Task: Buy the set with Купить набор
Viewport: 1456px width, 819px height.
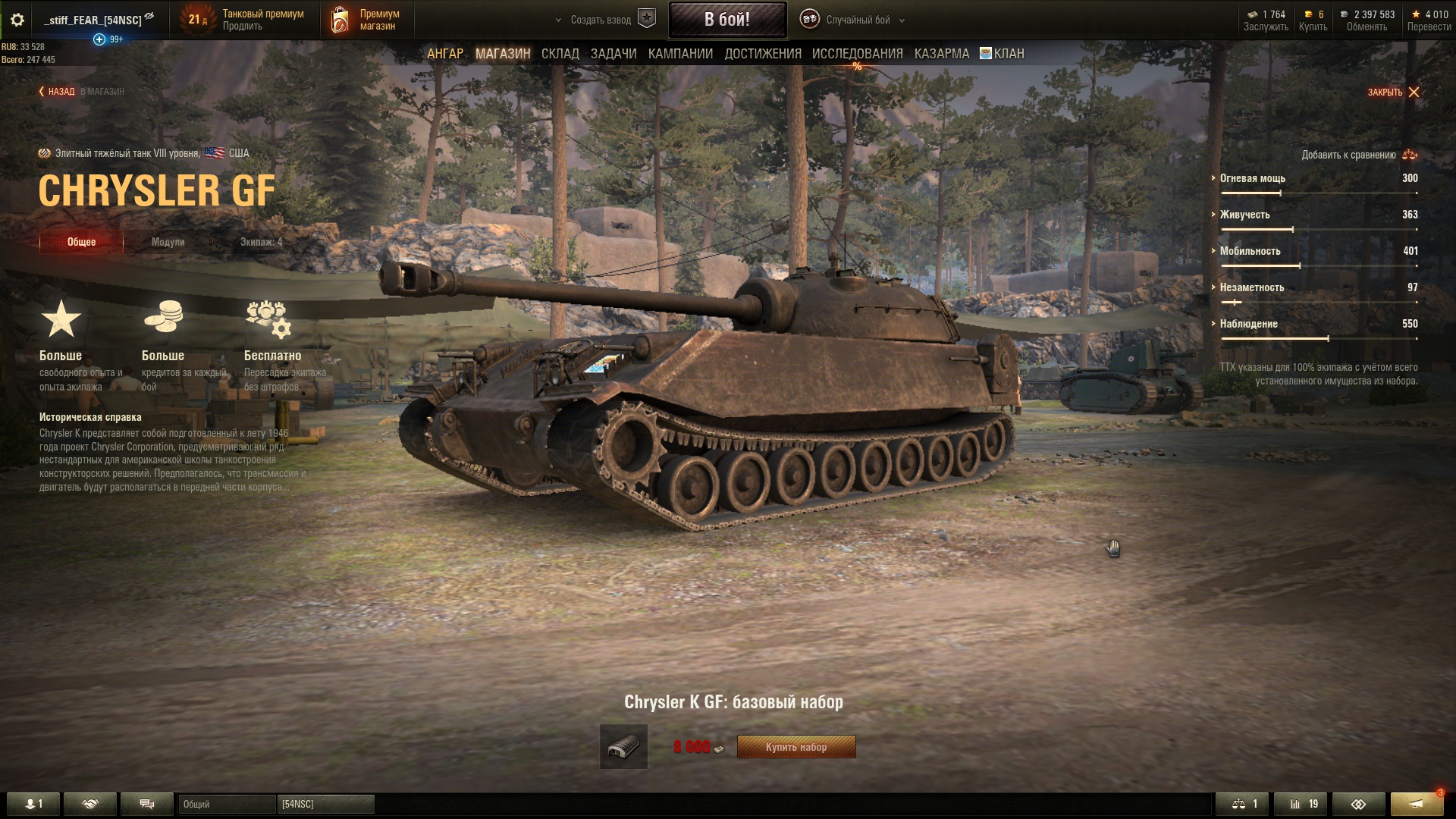Action: click(x=796, y=747)
